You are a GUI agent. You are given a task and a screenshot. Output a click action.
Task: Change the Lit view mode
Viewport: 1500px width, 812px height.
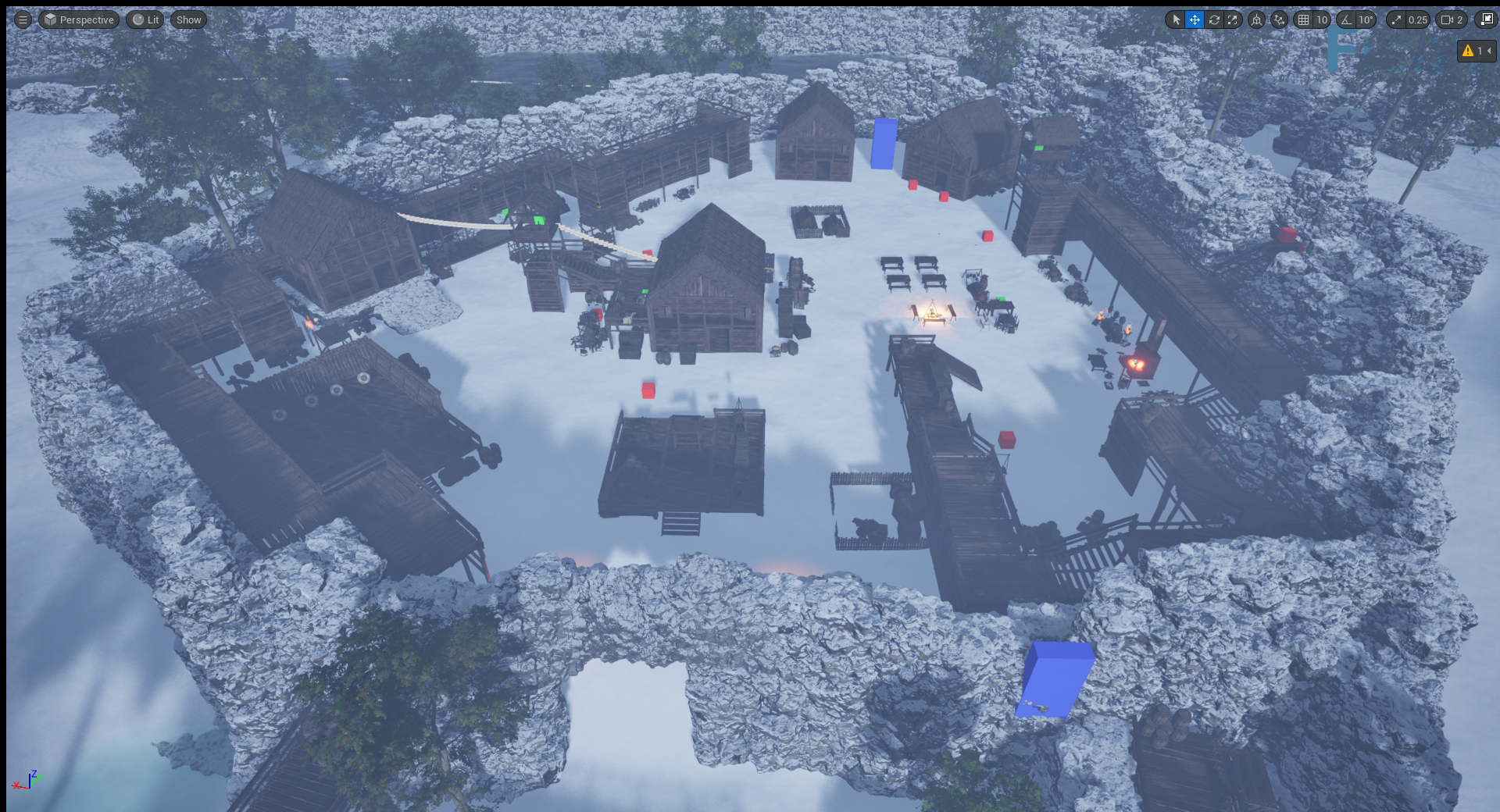click(x=145, y=20)
